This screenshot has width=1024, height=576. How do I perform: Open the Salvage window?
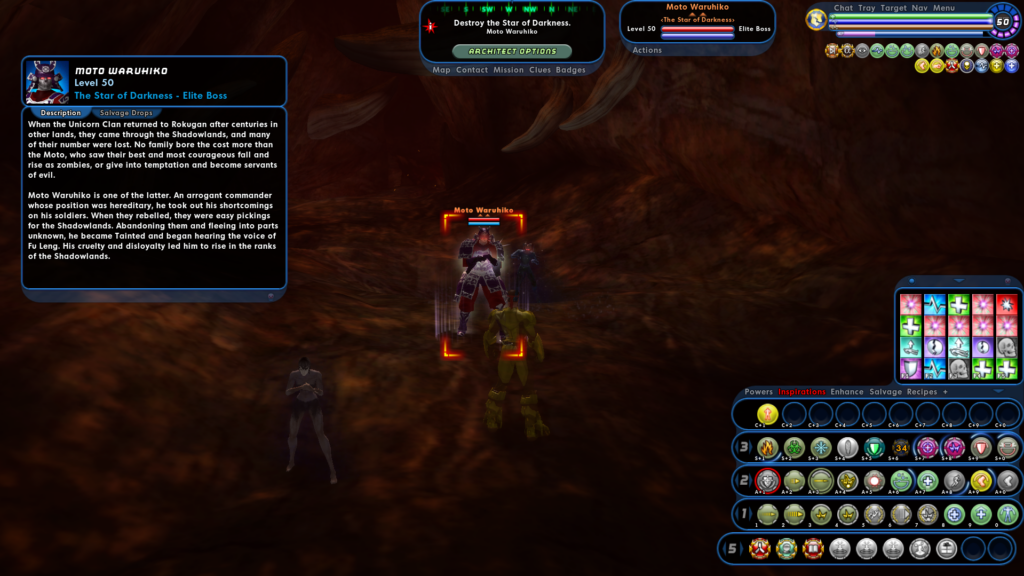point(885,392)
